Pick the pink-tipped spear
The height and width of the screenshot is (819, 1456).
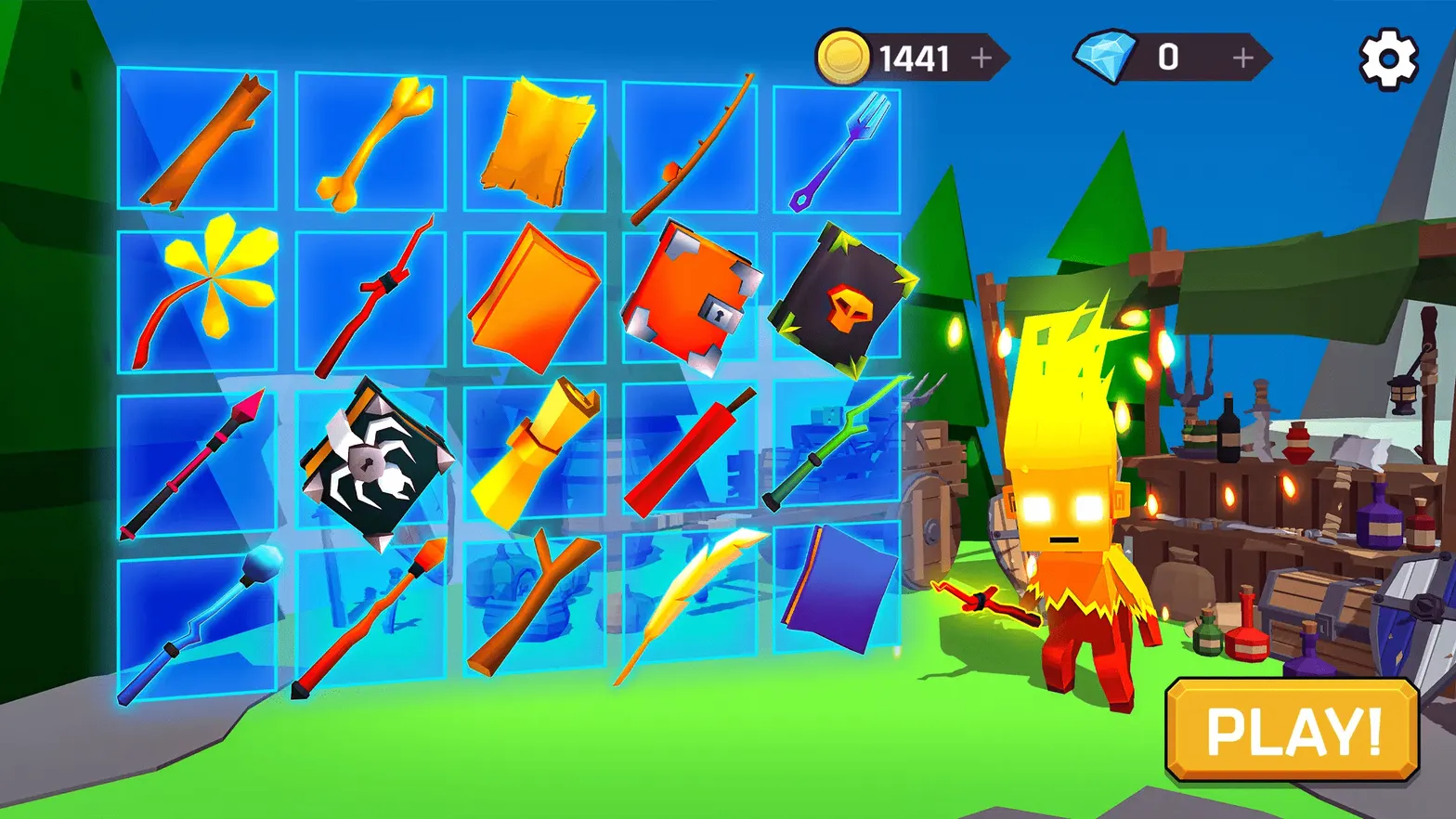coord(195,464)
